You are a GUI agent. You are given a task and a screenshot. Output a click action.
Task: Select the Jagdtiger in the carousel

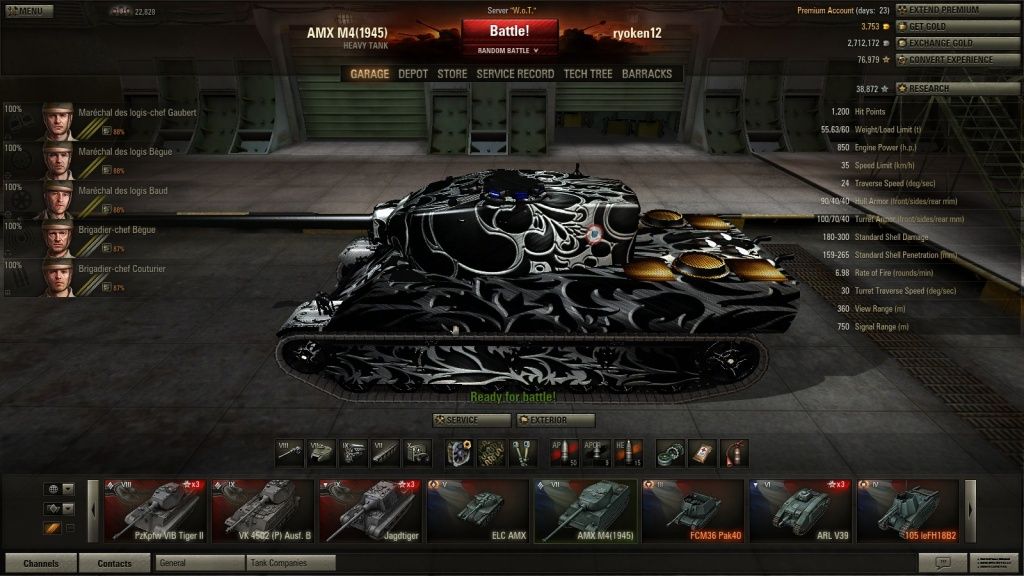coord(368,510)
